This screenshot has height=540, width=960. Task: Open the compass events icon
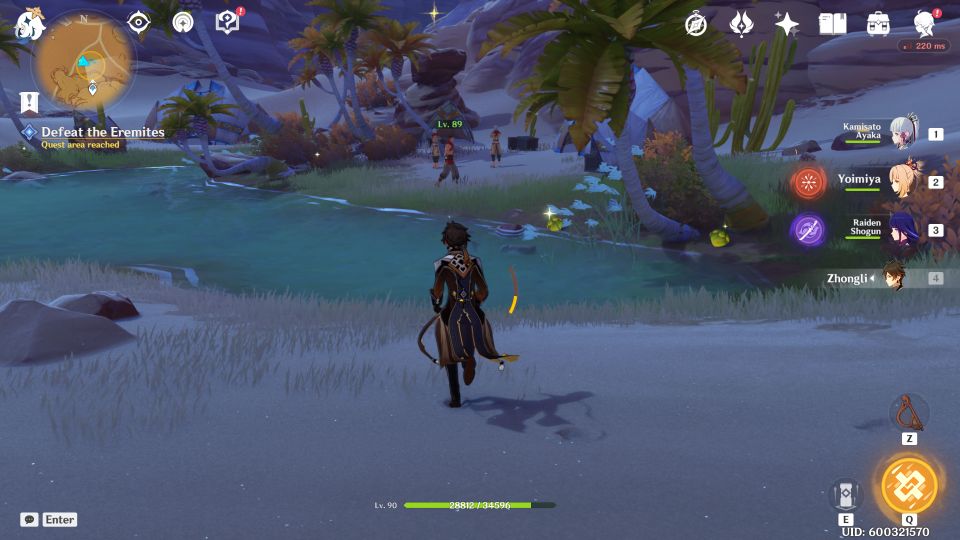click(x=696, y=24)
